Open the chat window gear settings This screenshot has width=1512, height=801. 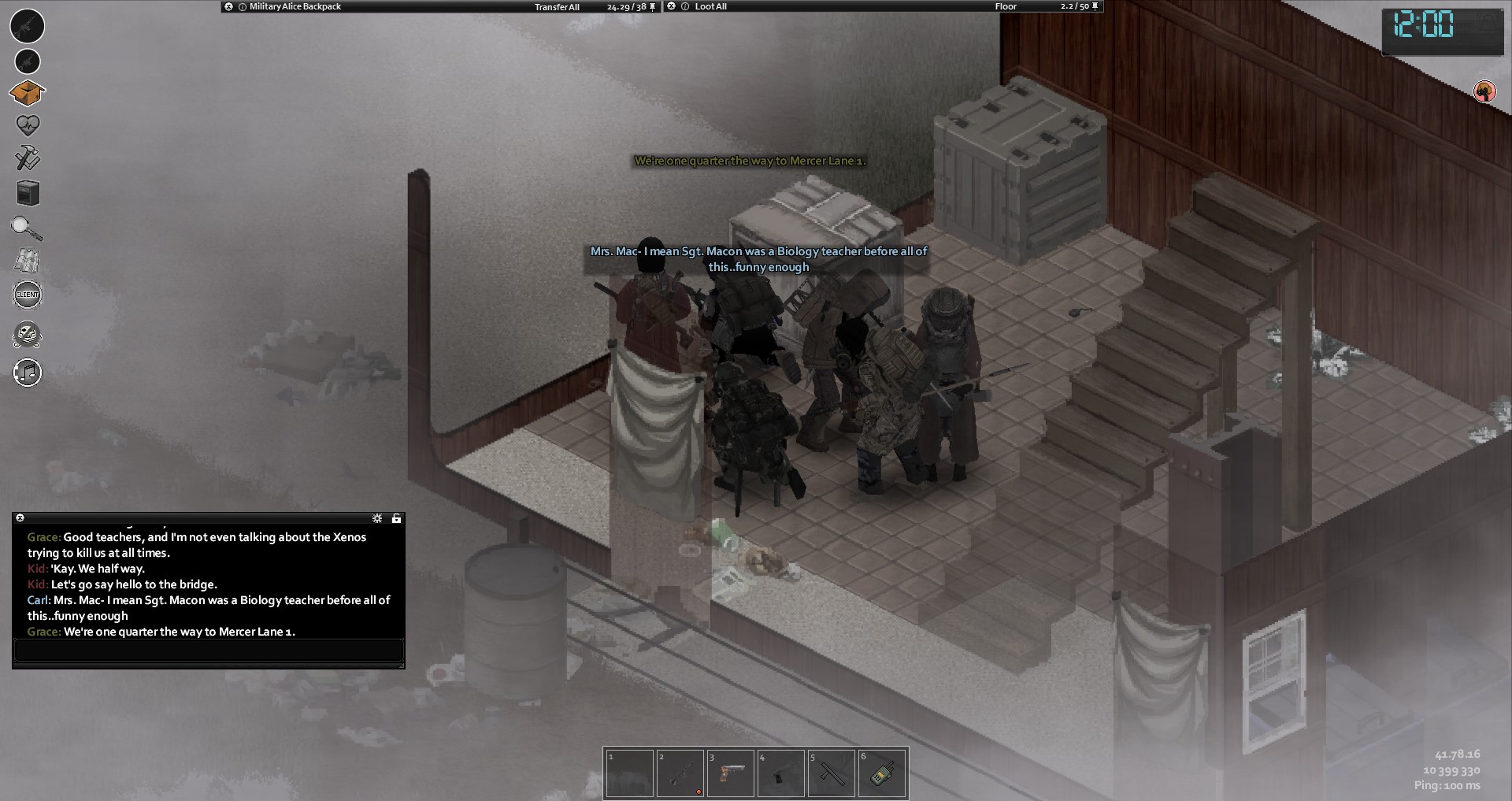tap(377, 518)
